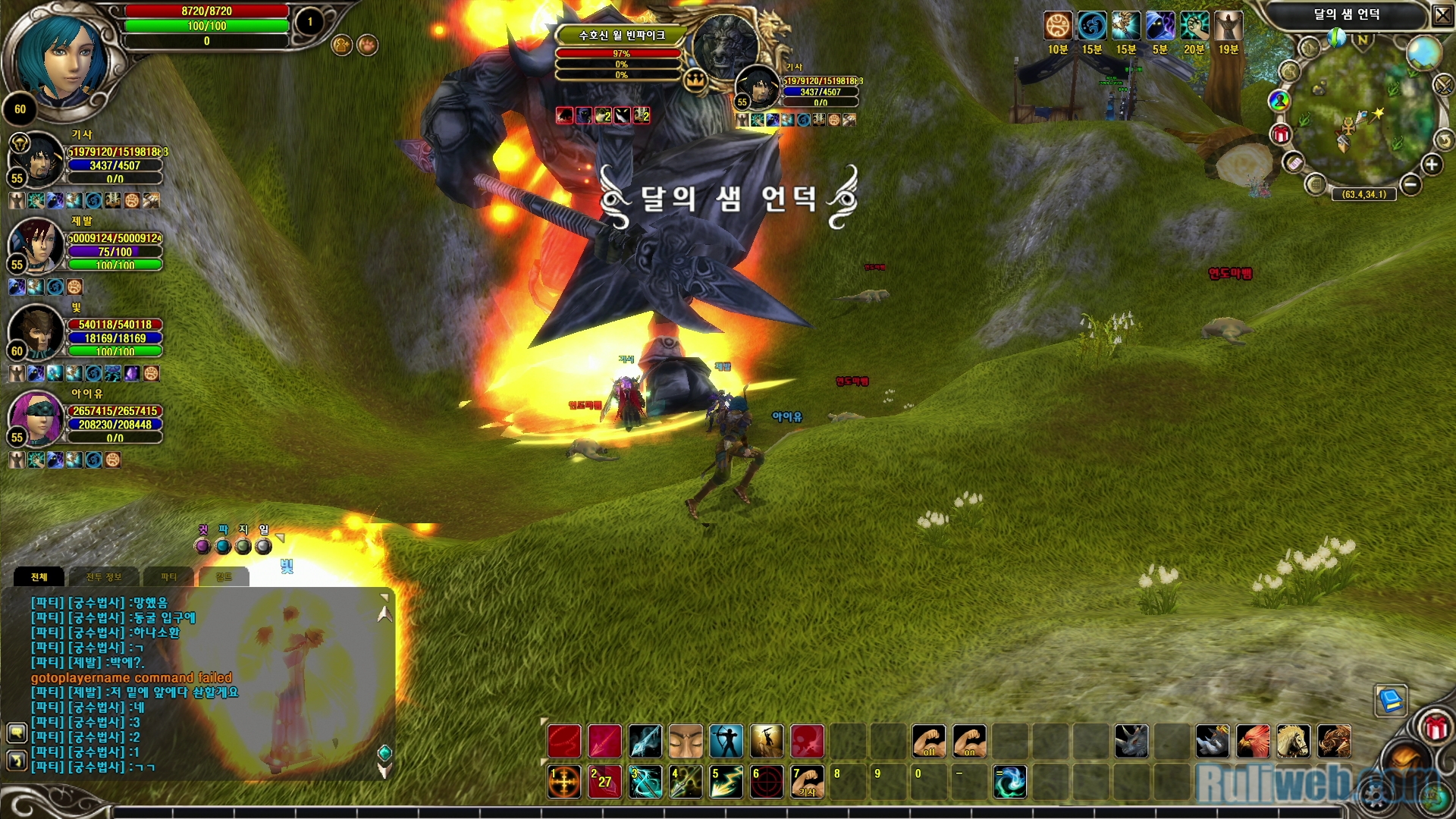
Task: Close the minimap with the X button
Action: click(1442, 15)
